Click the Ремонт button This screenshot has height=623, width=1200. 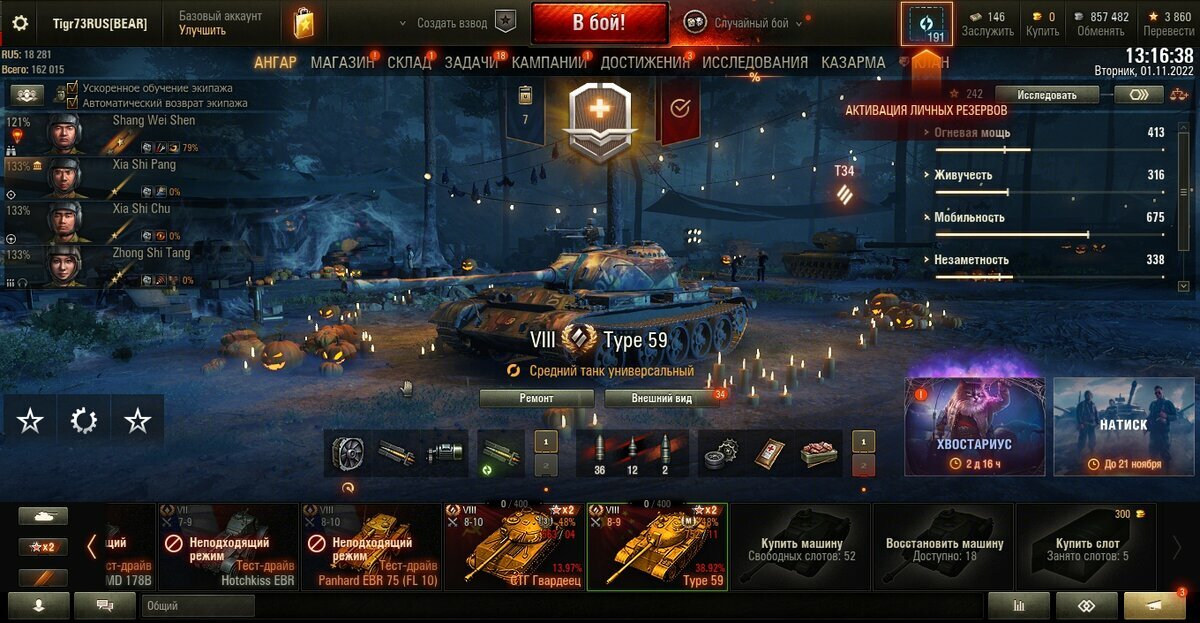click(537, 398)
